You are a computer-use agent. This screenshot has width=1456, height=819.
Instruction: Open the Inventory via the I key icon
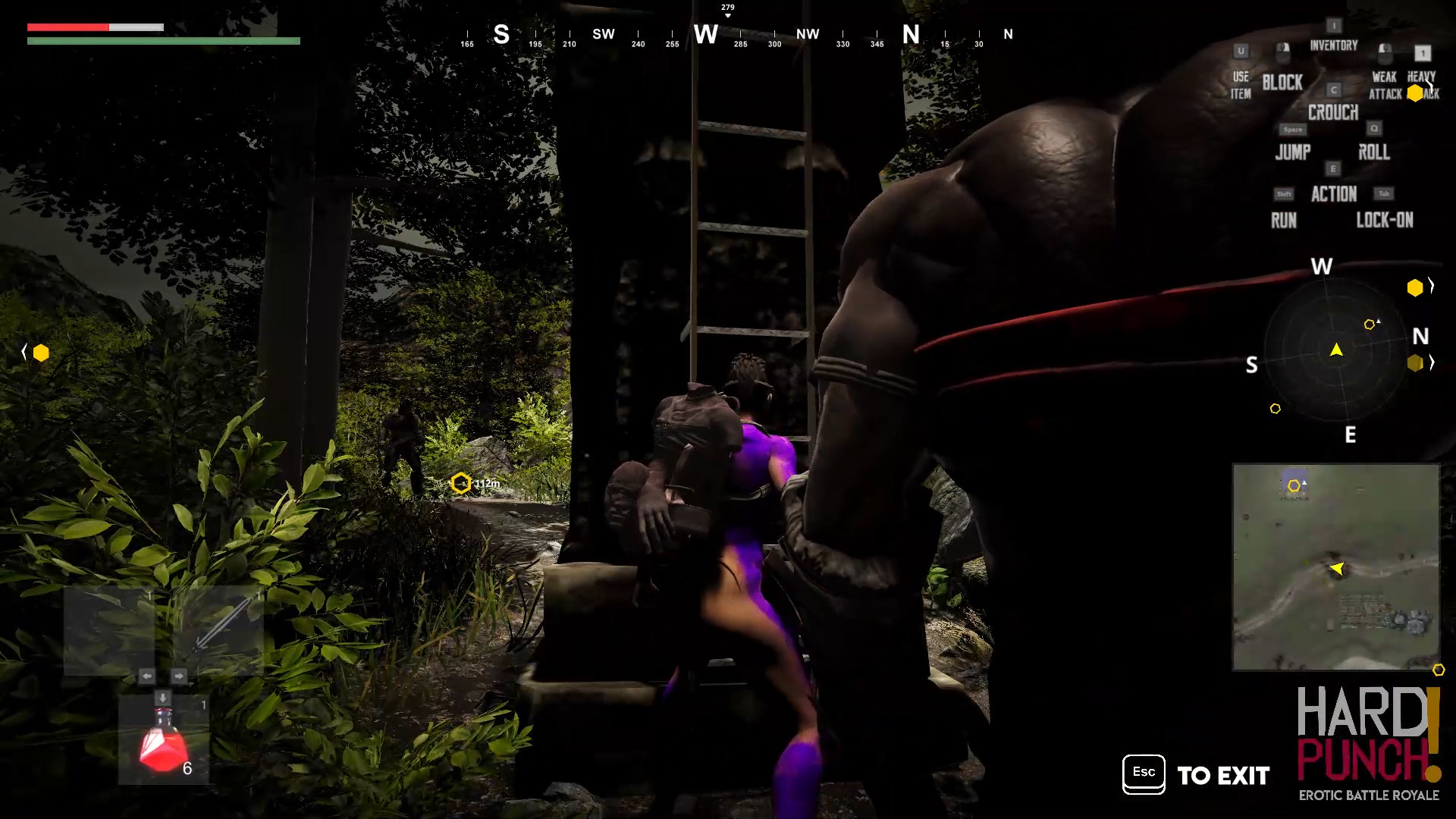(x=1334, y=24)
